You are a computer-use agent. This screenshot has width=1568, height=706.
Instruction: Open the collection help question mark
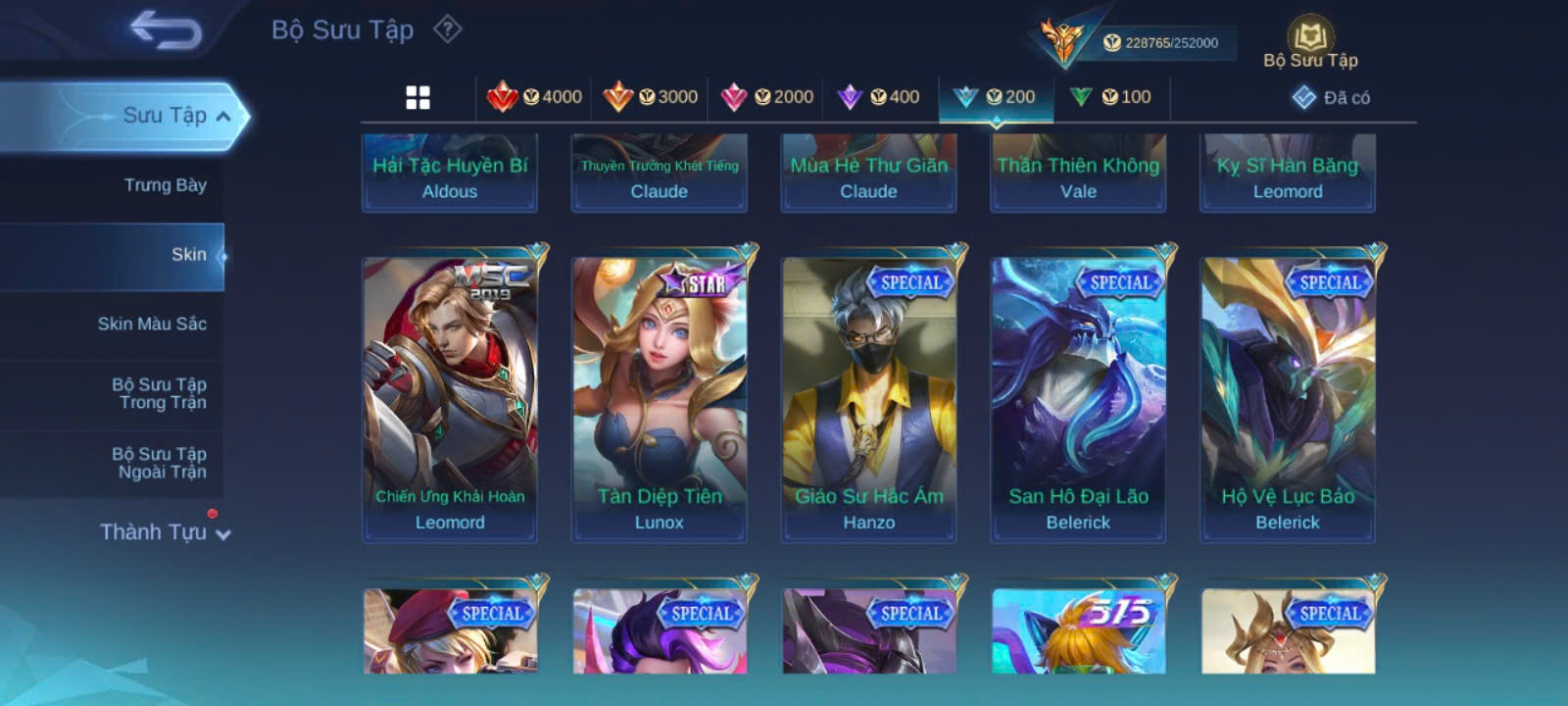click(448, 29)
